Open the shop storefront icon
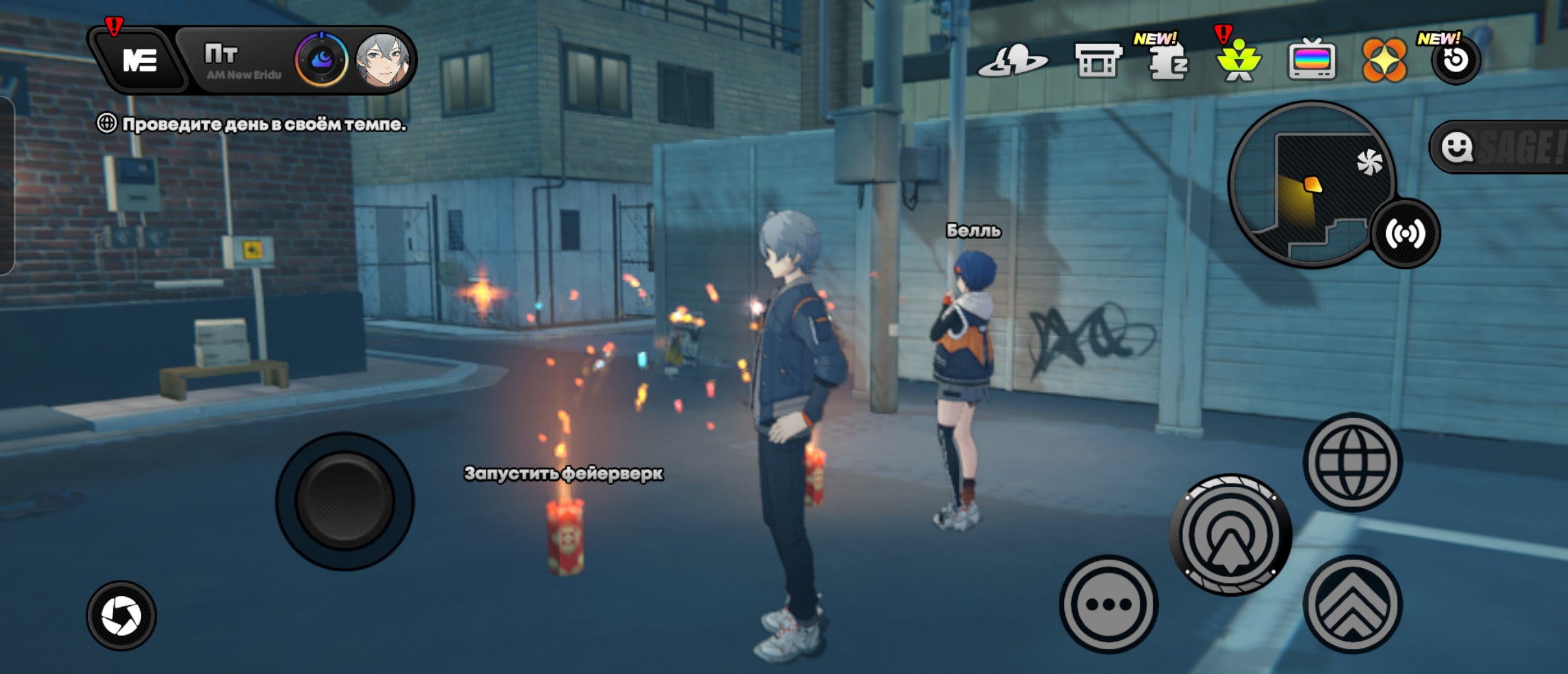 click(x=1098, y=61)
